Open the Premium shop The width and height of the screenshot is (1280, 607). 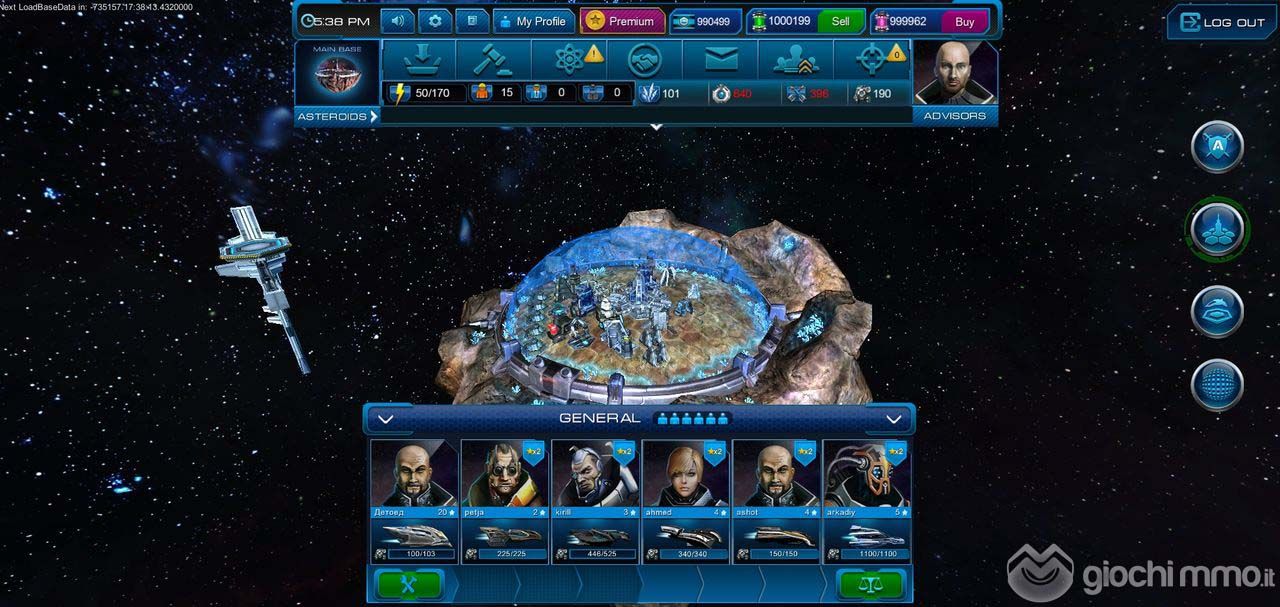pos(621,21)
